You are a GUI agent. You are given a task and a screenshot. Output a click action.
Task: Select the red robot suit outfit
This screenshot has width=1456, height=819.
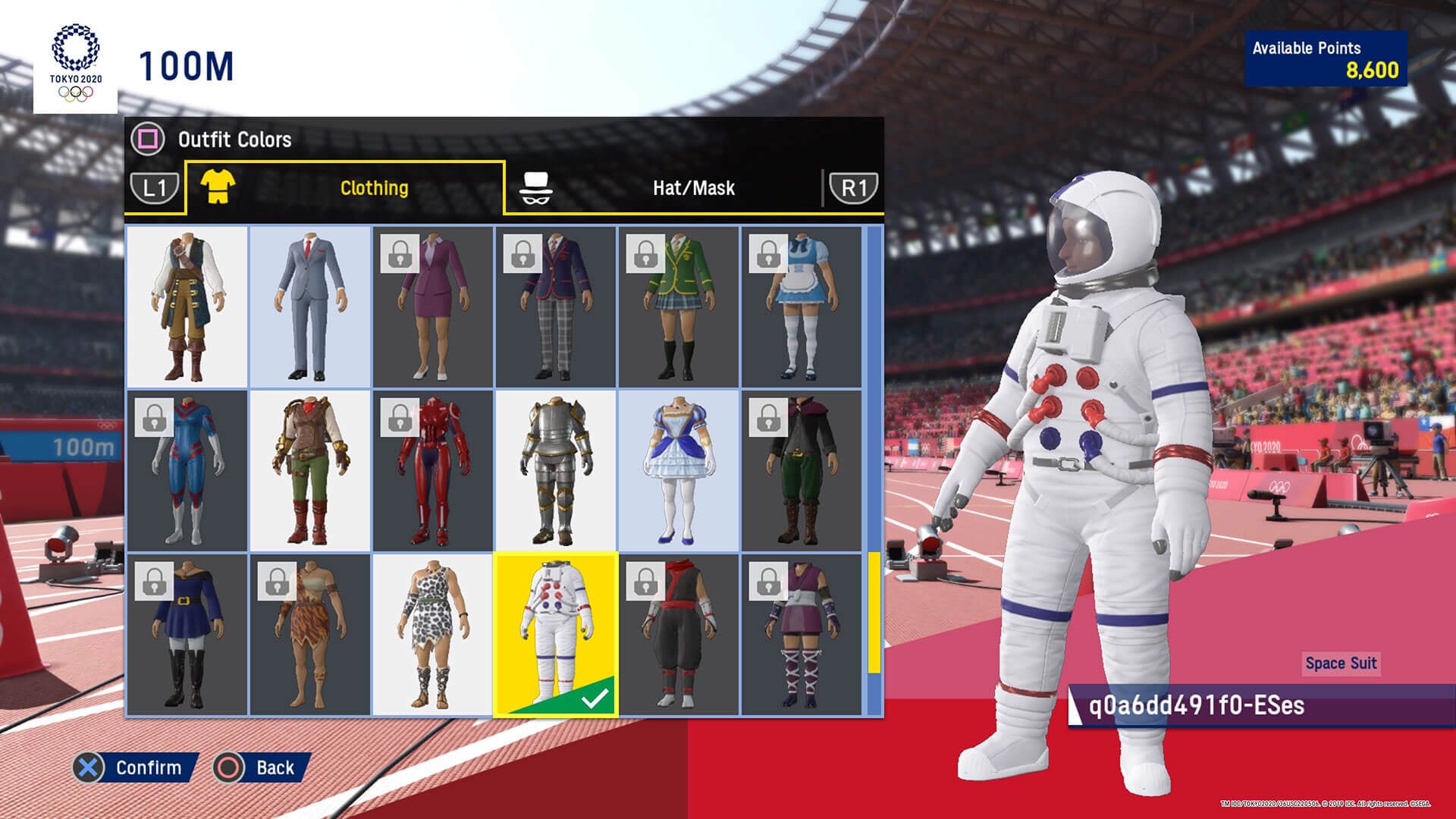[434, 470]
